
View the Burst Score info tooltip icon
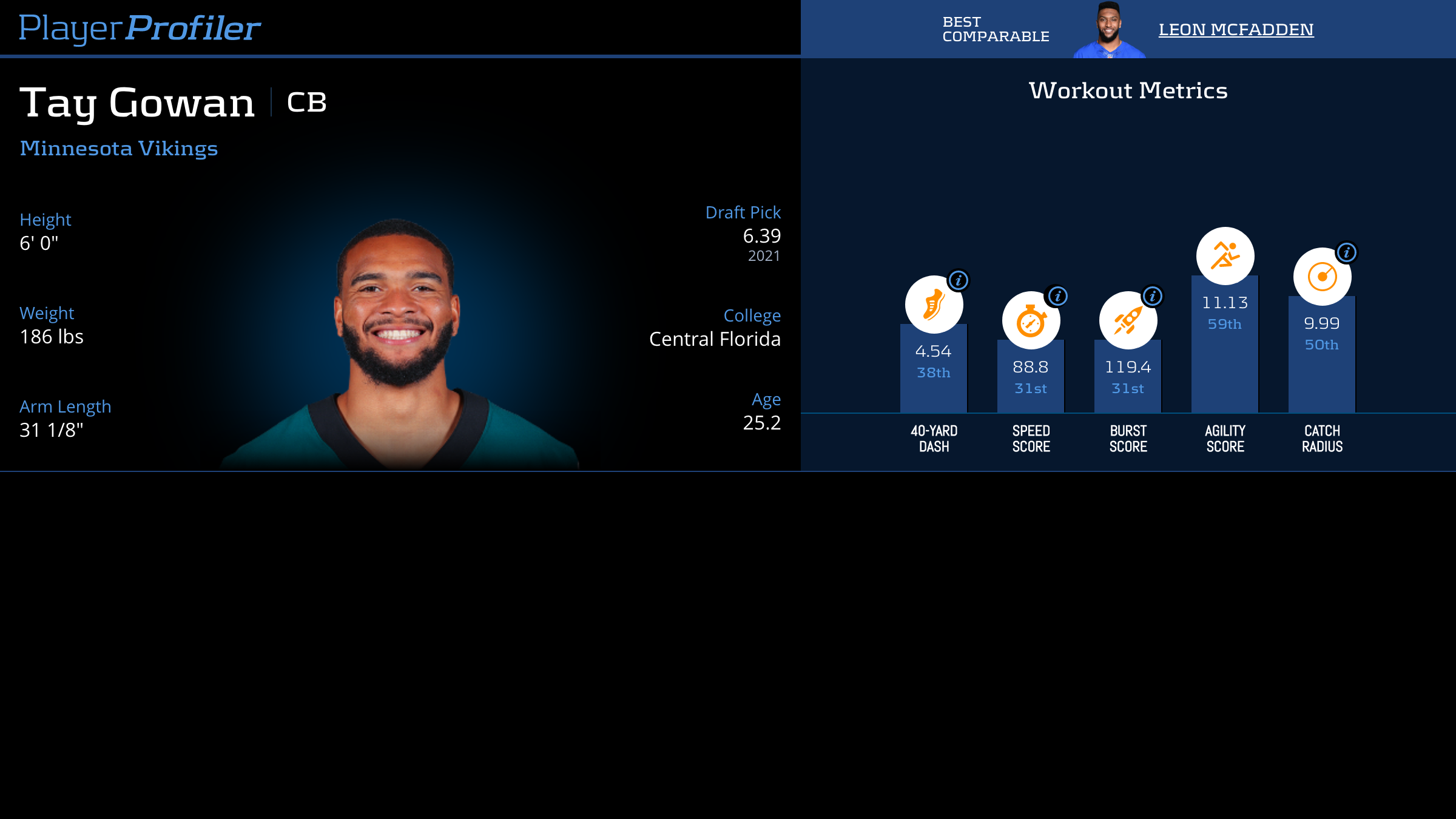click(1153, 296)
